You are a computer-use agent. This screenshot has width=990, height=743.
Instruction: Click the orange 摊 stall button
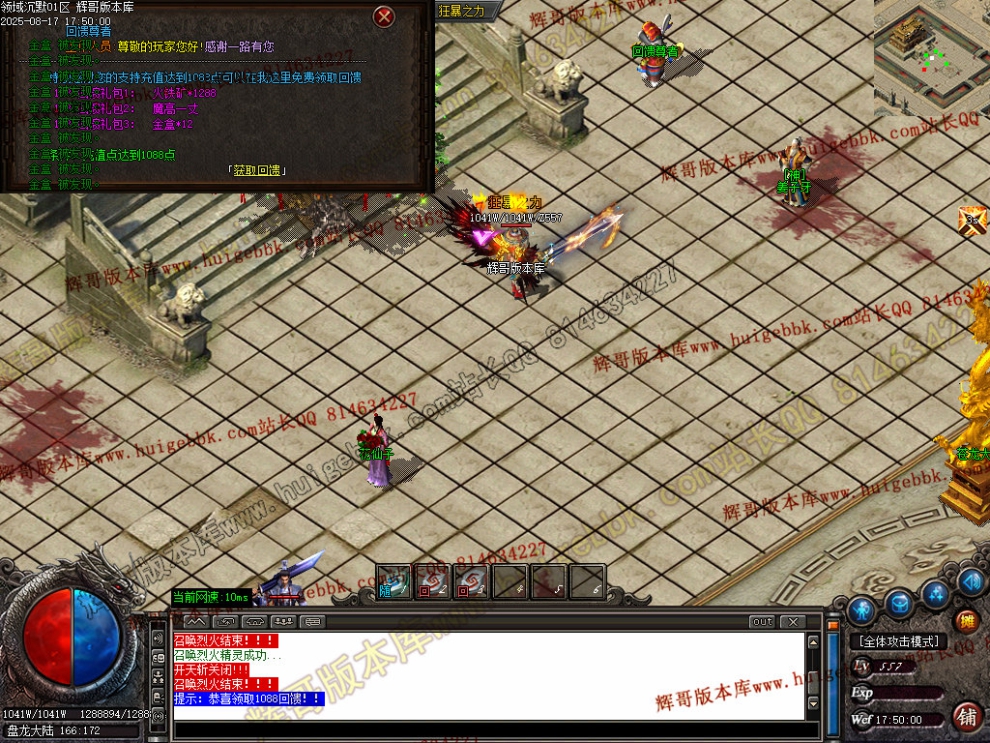point(966,620)
